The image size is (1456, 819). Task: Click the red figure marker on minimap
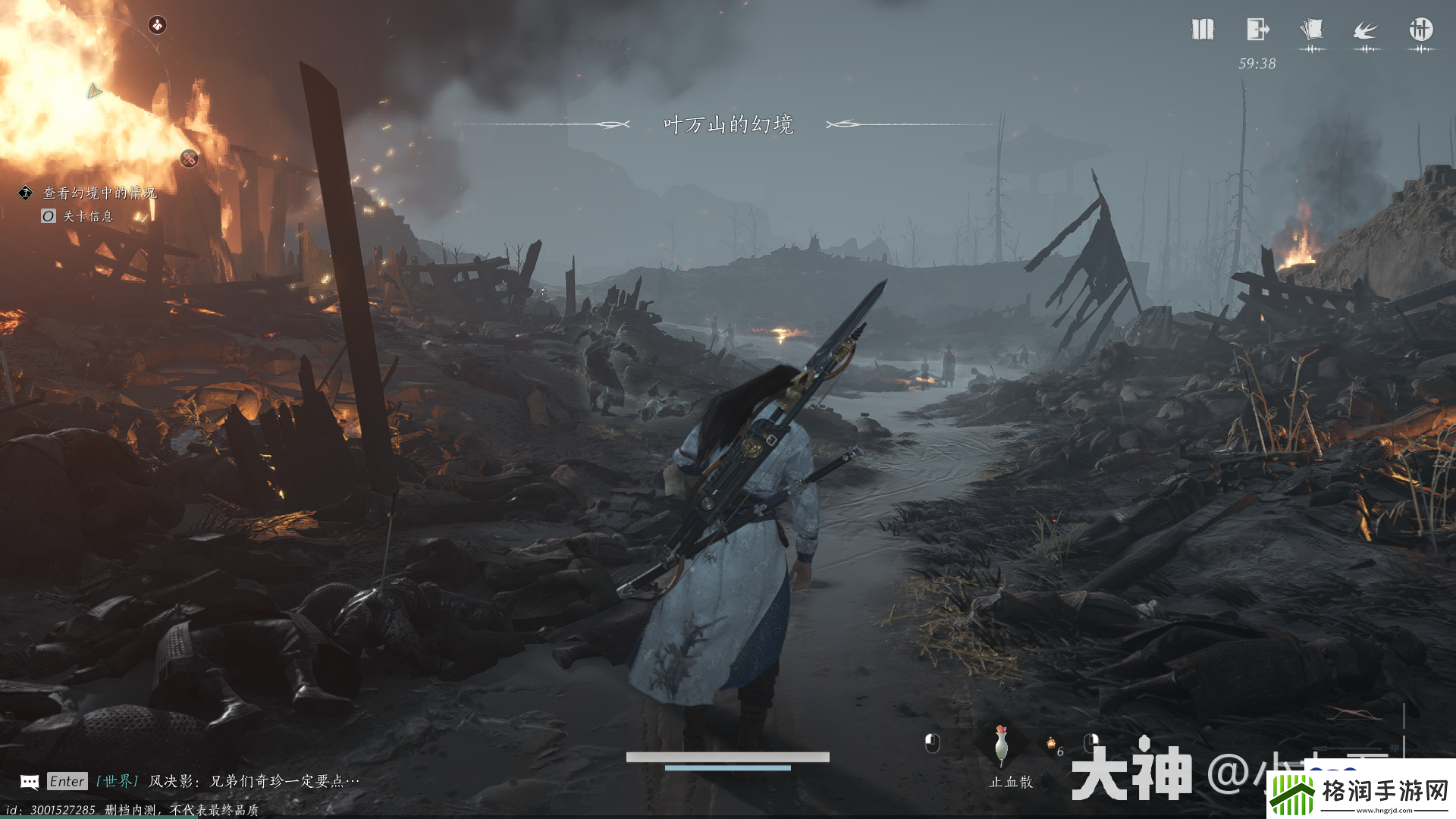(157, 25)
